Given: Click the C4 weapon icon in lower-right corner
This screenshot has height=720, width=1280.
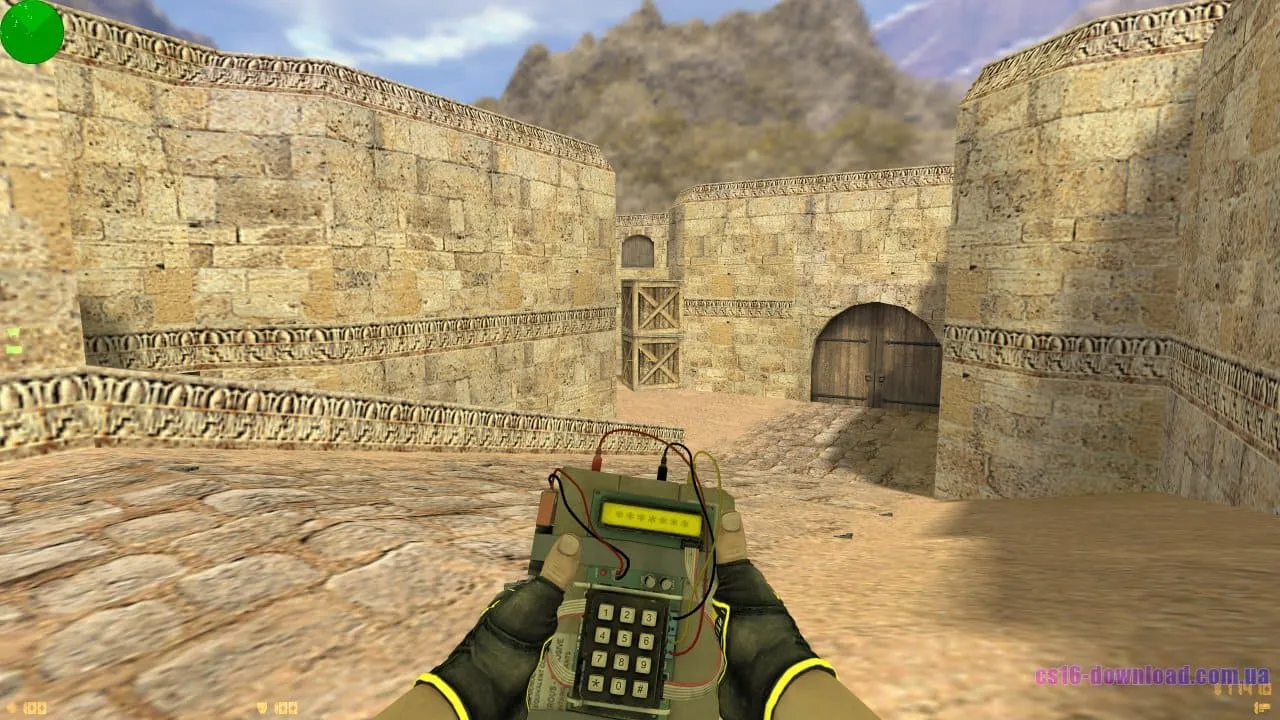Looking at the screenshot, I should click(x=1262, y=708).
